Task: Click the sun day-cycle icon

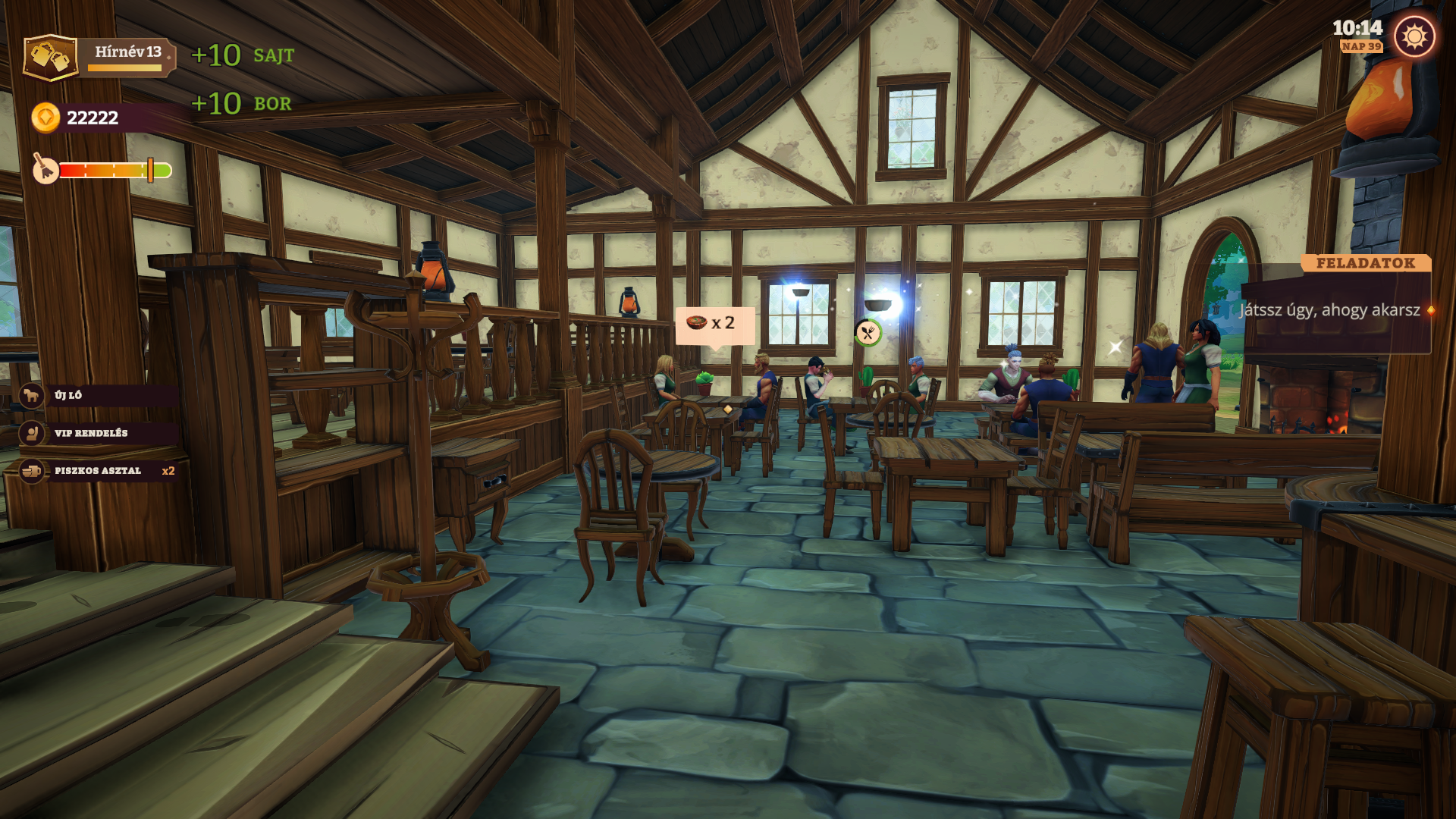Action: point(1414,36)
